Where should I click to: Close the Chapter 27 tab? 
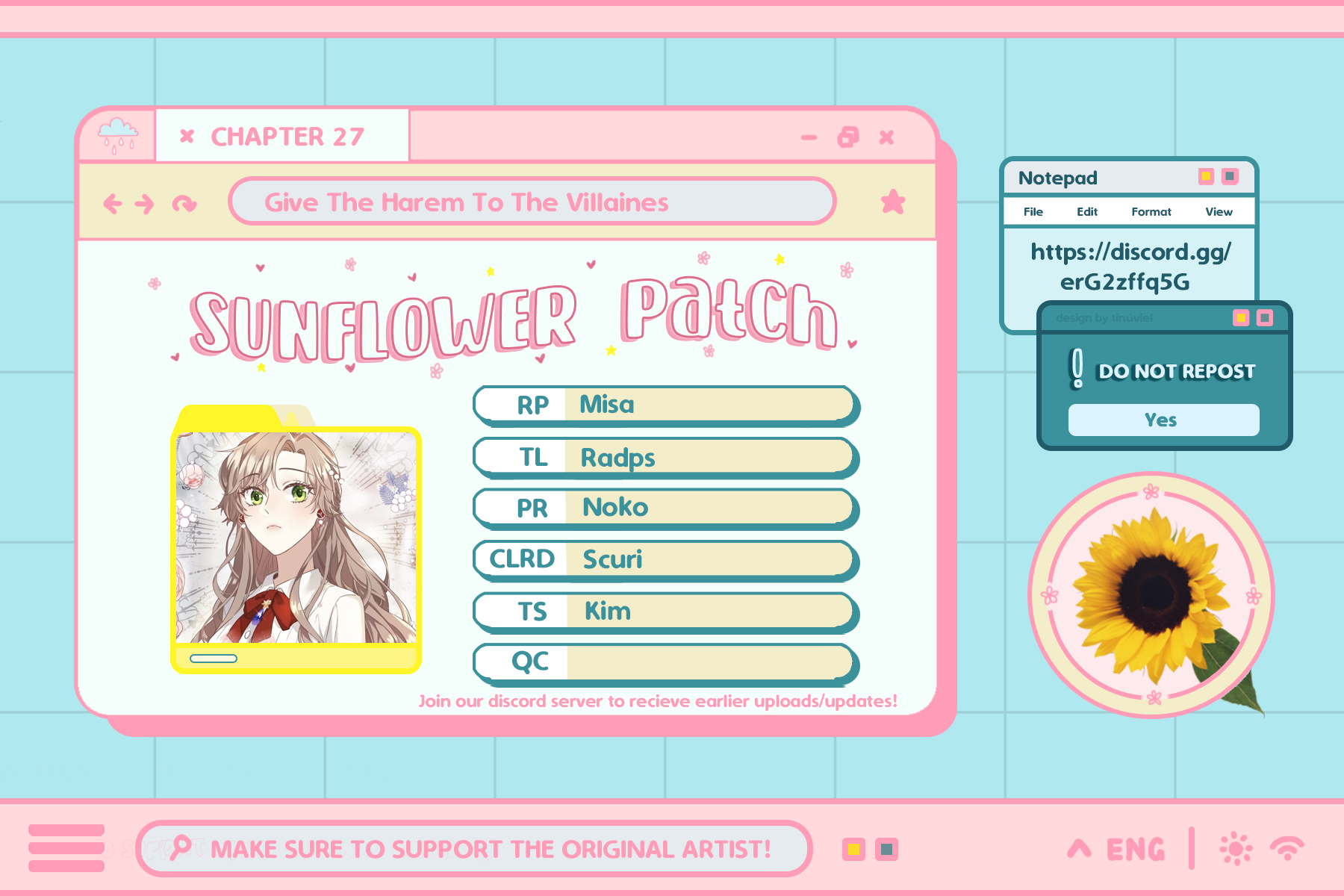pyautogui.click(x=187, y=136)
